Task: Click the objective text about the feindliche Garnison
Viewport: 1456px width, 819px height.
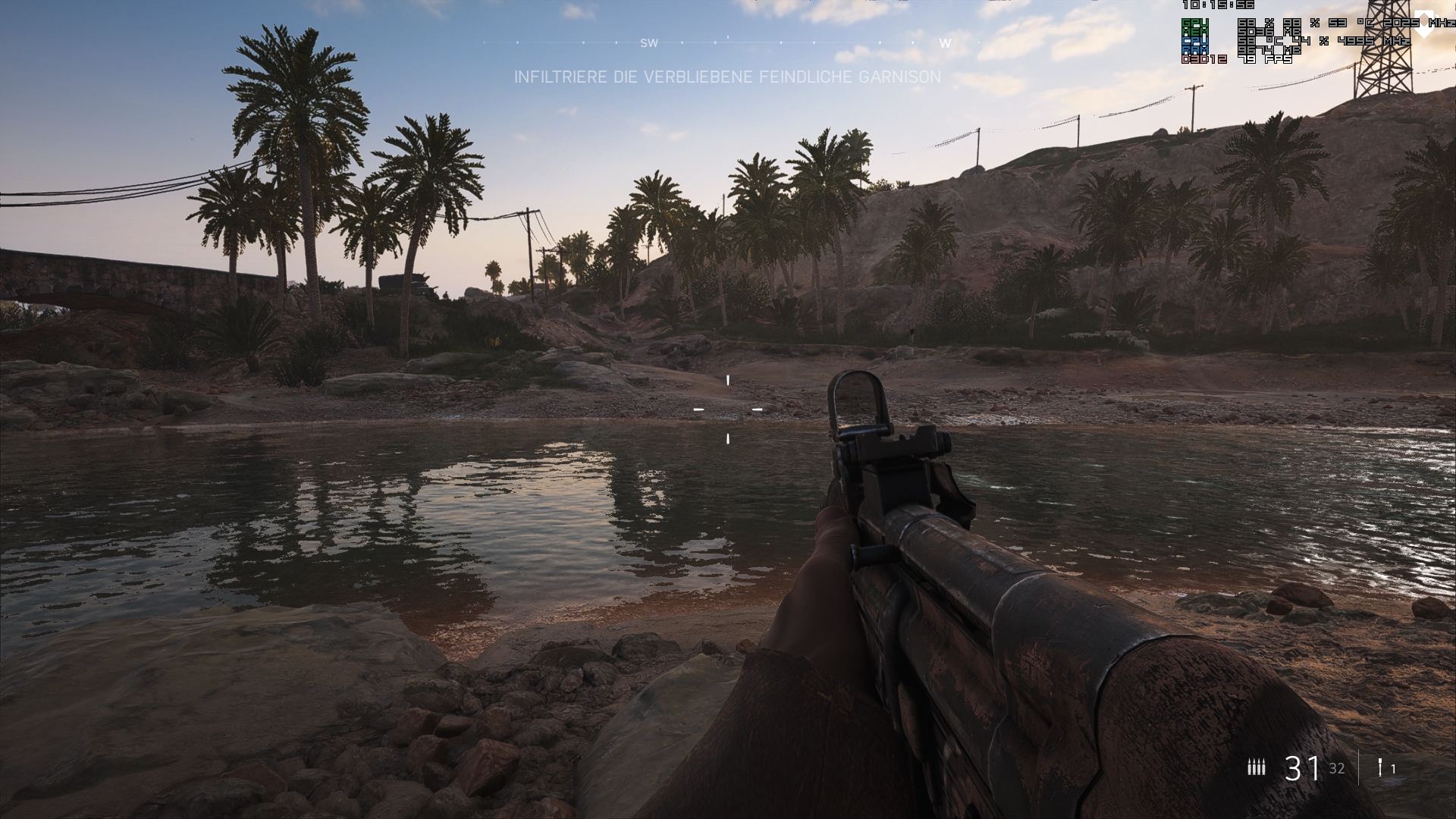Action: pos(727,77)
